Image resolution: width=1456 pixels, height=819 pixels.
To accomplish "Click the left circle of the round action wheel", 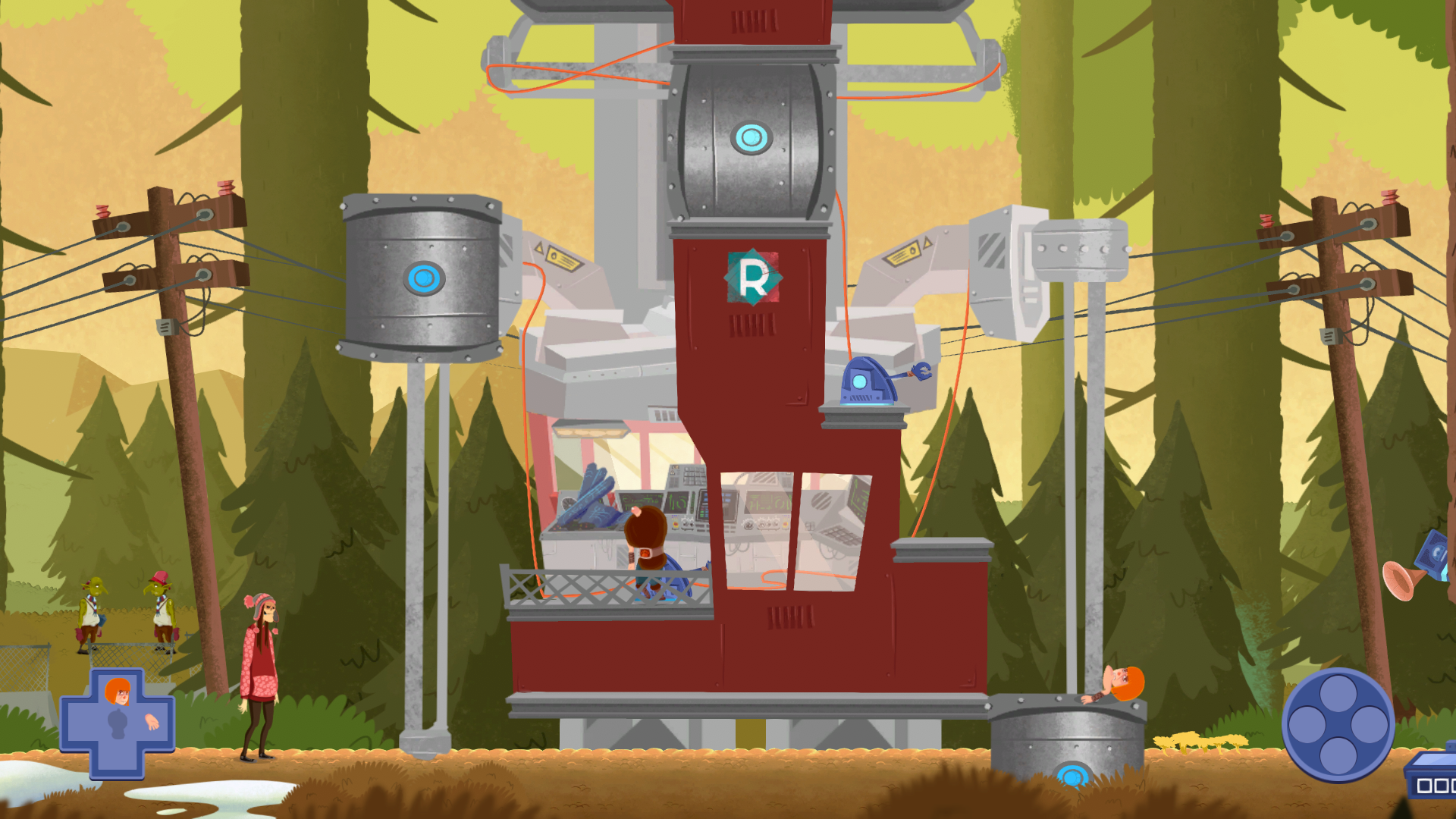I will pos(1307,724).
